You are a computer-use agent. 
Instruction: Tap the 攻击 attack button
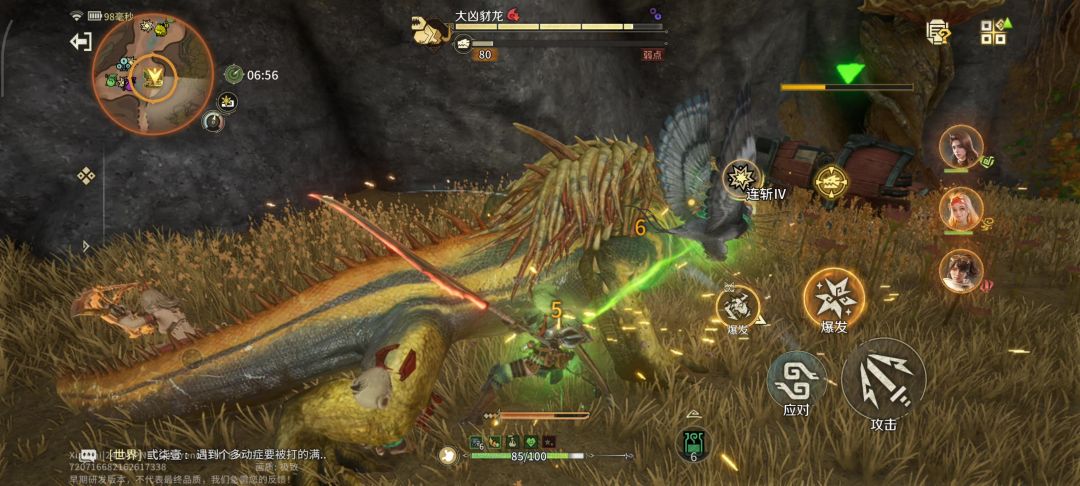(x=883, y=380)
